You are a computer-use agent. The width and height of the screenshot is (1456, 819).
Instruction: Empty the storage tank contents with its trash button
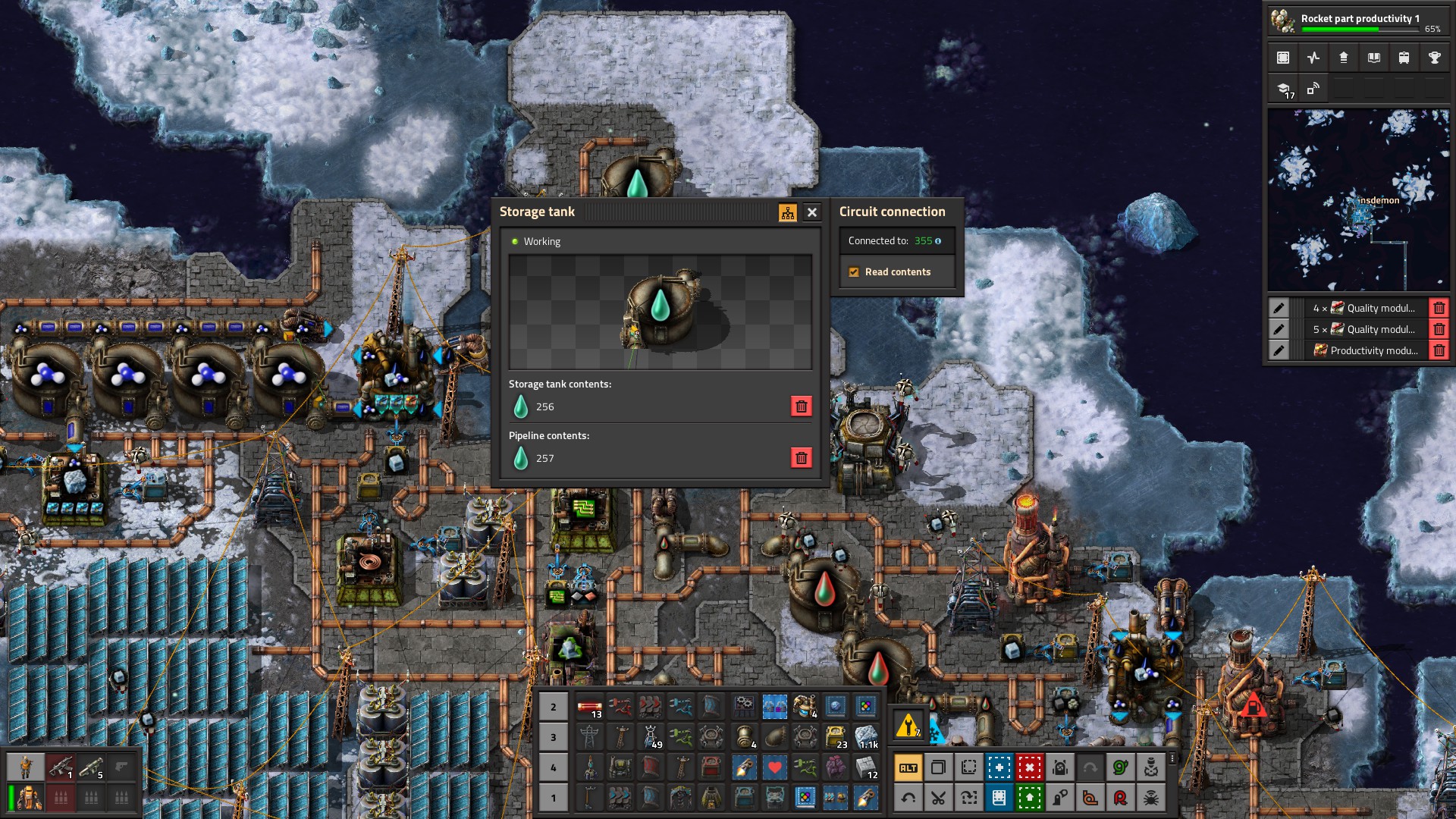(x=801, y=406)
